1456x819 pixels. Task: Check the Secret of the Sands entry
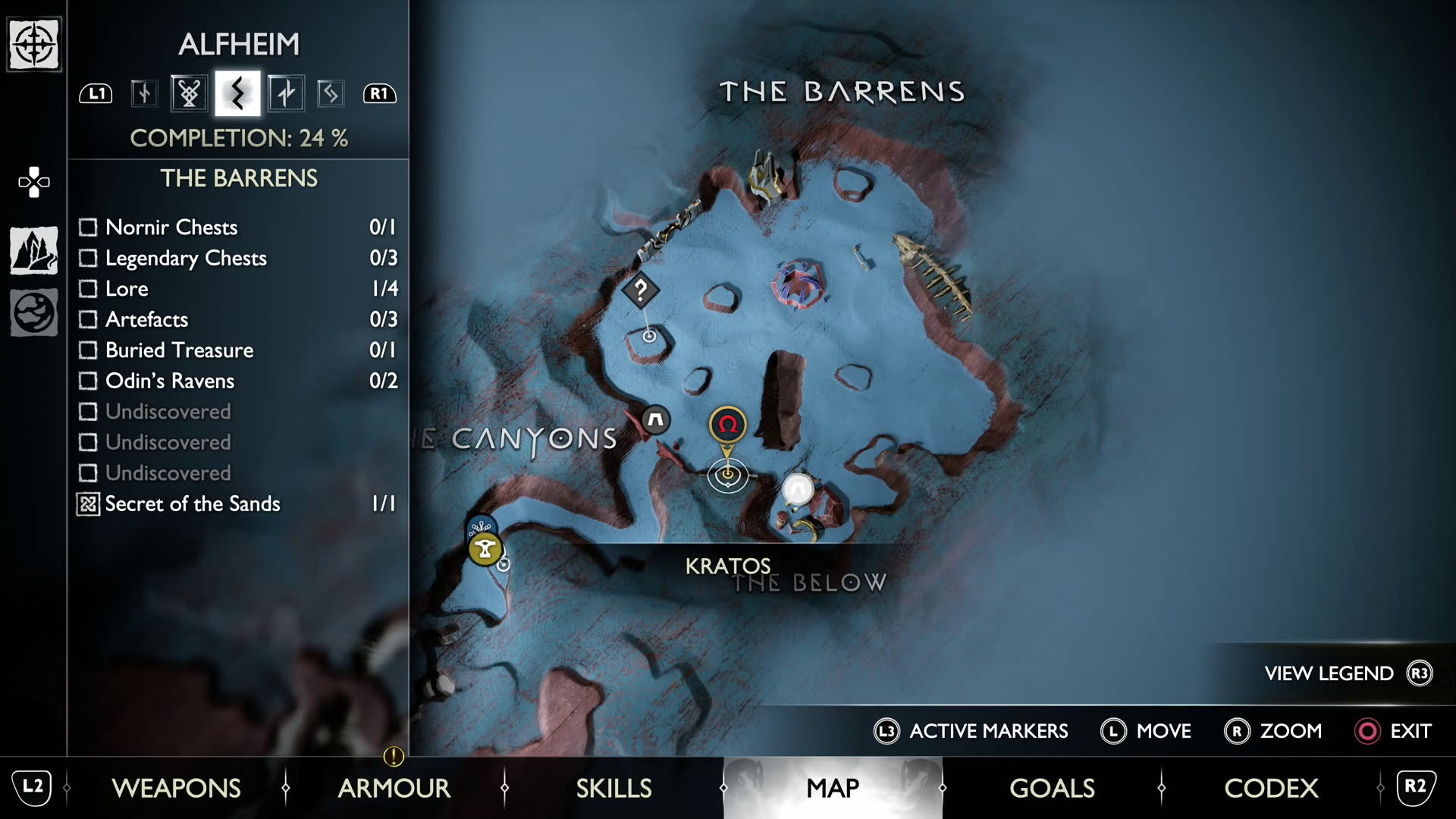coord(87,504)
